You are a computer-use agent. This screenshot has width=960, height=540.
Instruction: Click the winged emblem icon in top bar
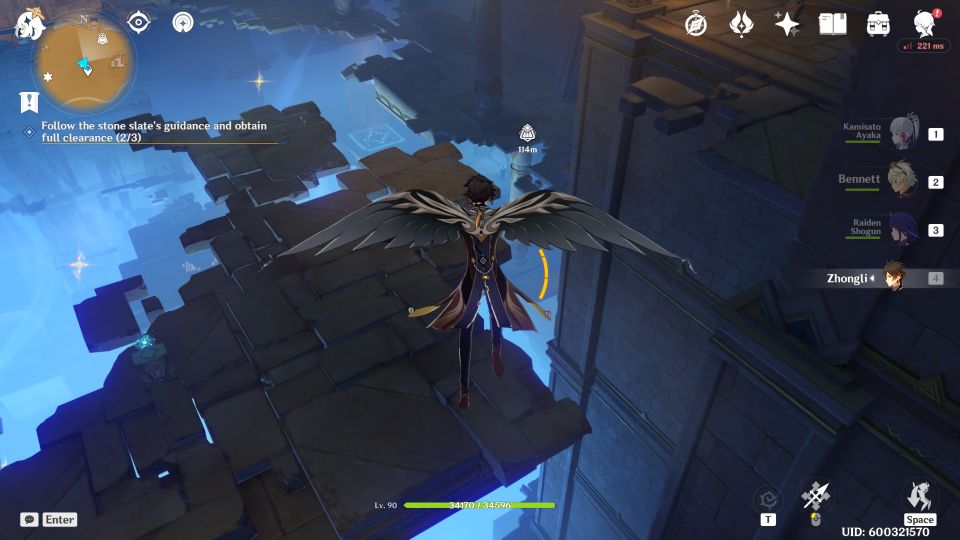pos(741,24)
